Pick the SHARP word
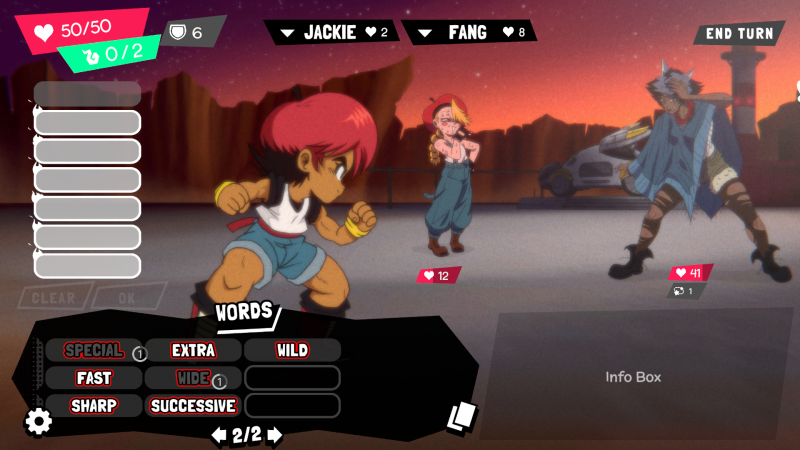Screen dimensions: 800x450 pyautogui.click(x=93, y=406)
